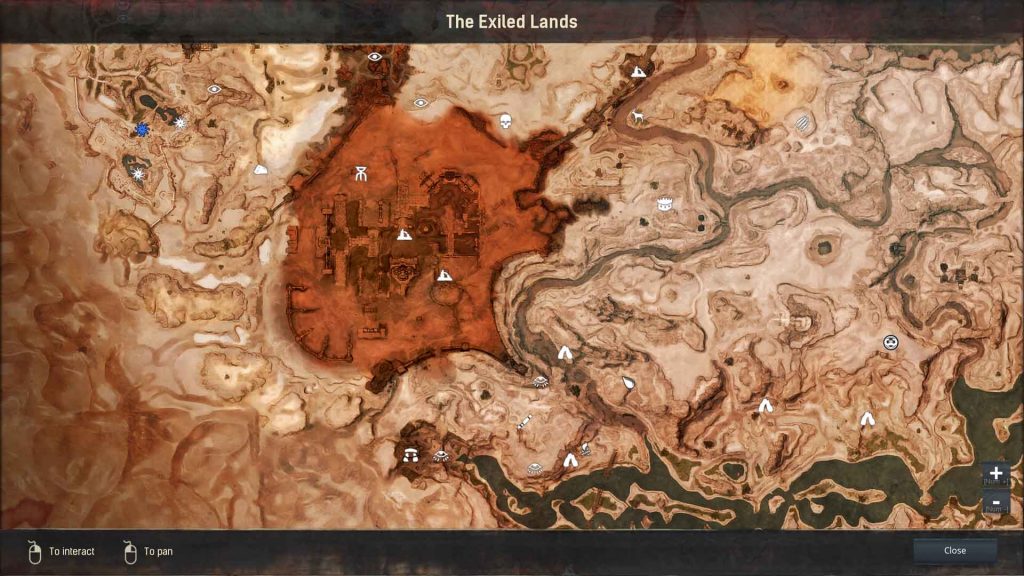1024x576 pixels.
Task: Zoom out with the minus button
Action: click(996, 501)
